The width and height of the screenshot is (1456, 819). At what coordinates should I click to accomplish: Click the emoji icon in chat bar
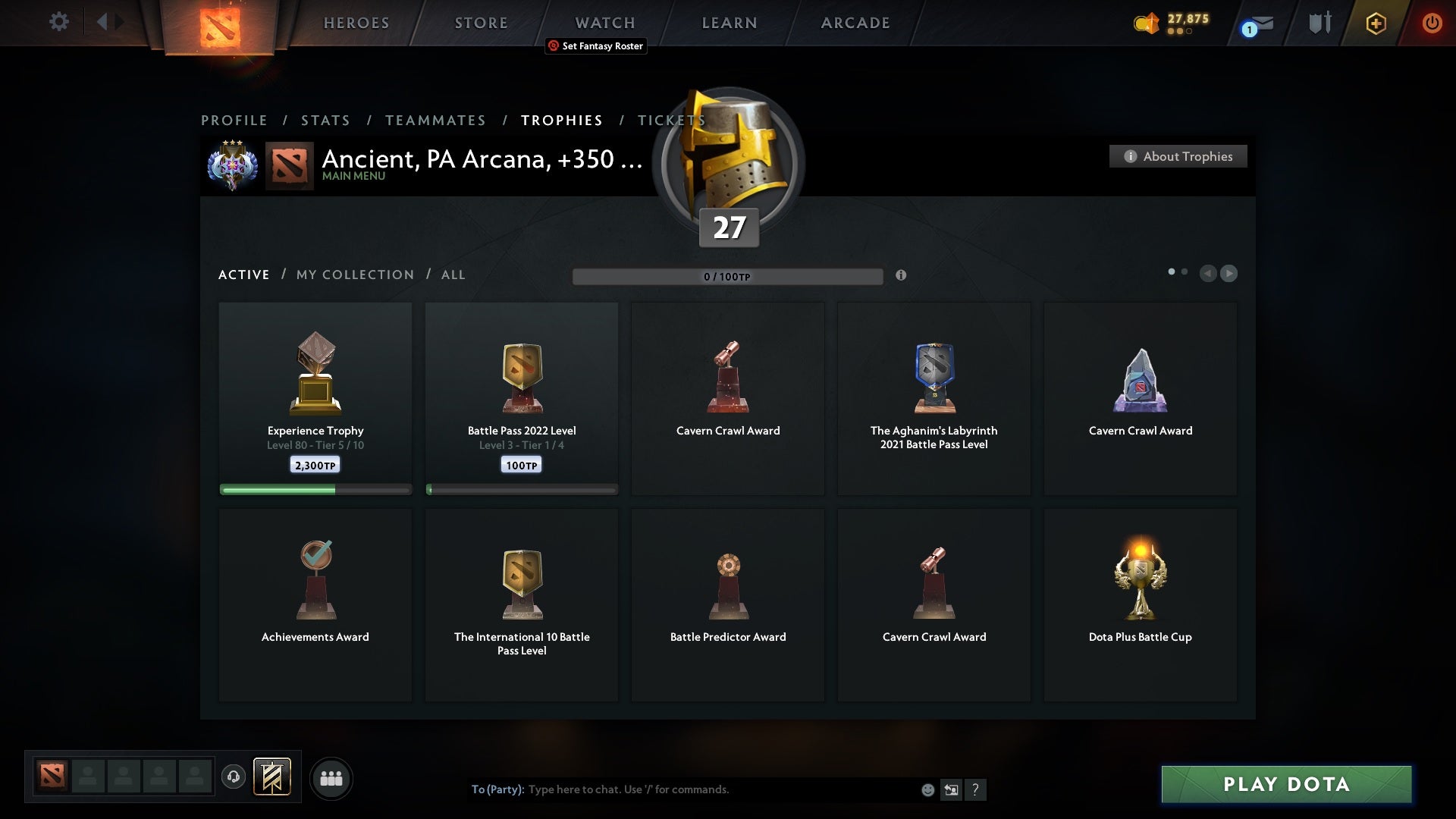927,789
